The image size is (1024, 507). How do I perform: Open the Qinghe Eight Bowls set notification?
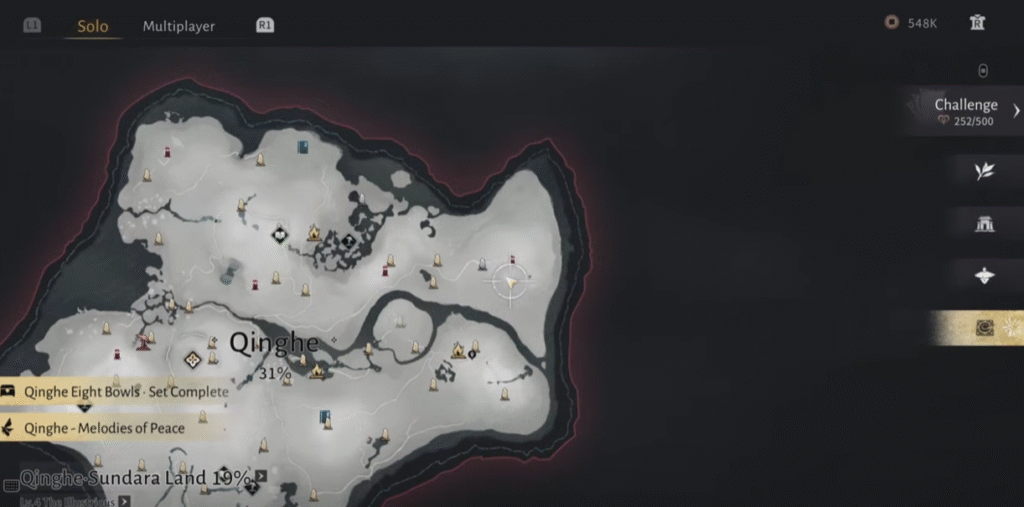click(x=115, y=392)
